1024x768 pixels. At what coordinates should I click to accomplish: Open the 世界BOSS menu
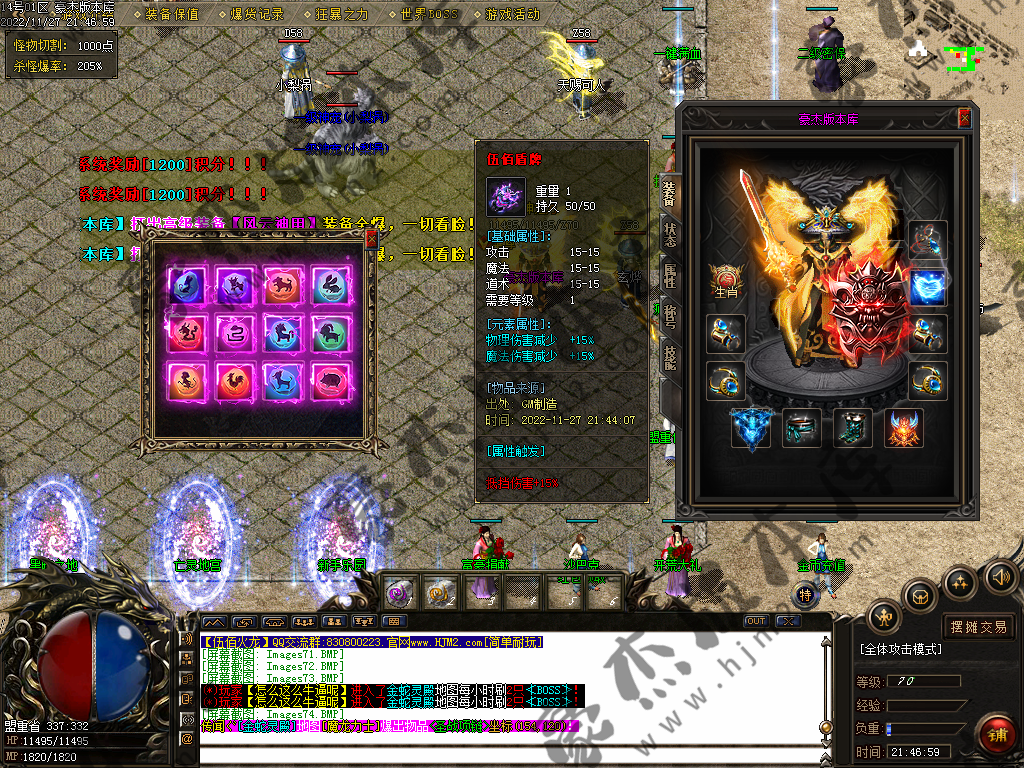pos(428,14)
